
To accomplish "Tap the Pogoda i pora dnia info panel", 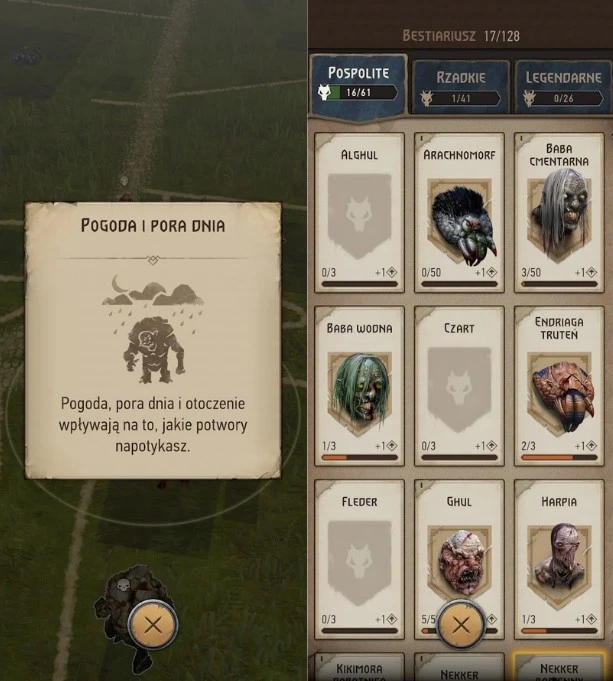I will [x=152, y=340].
